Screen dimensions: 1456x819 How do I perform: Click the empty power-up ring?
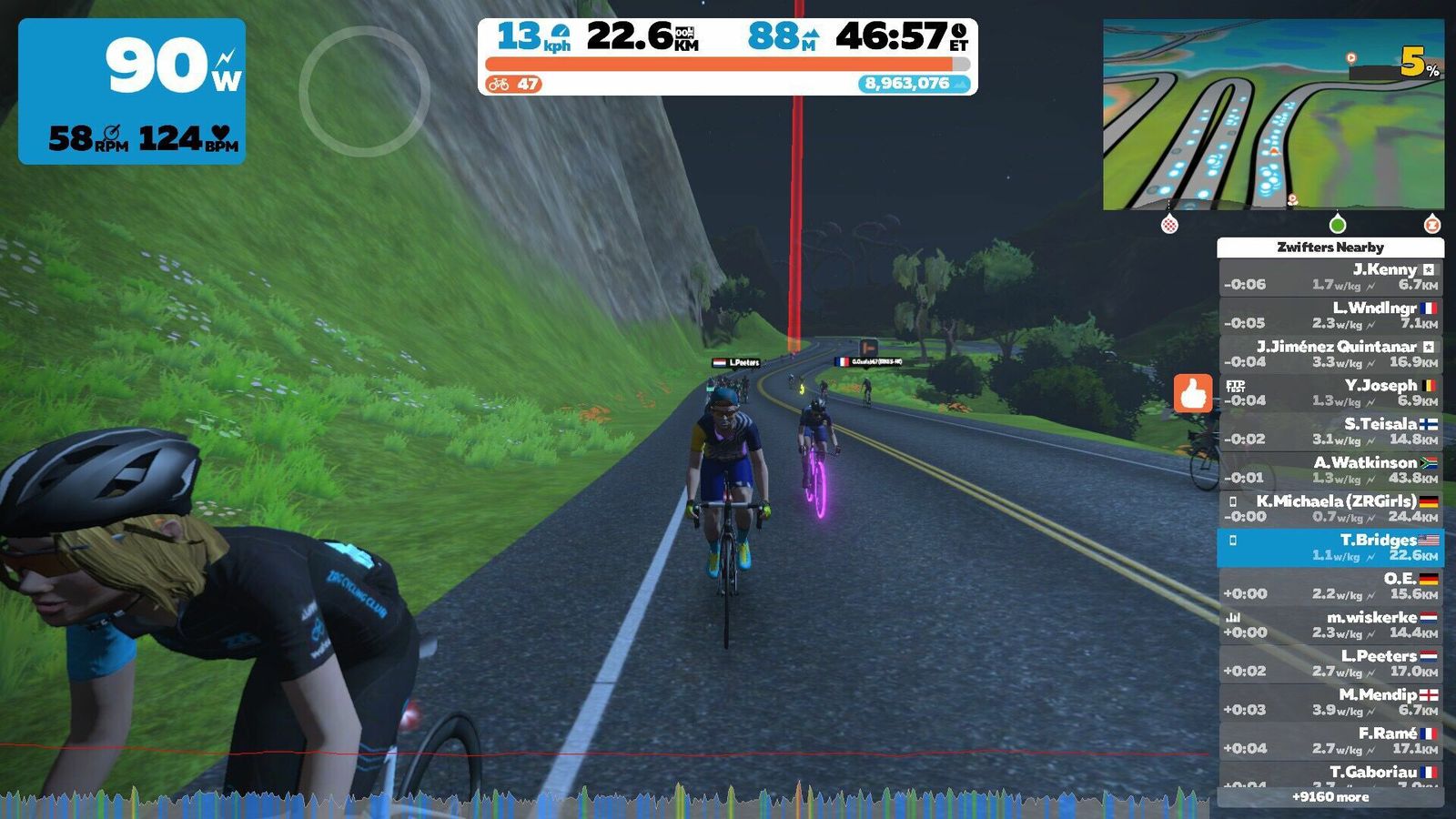[364, 91]
